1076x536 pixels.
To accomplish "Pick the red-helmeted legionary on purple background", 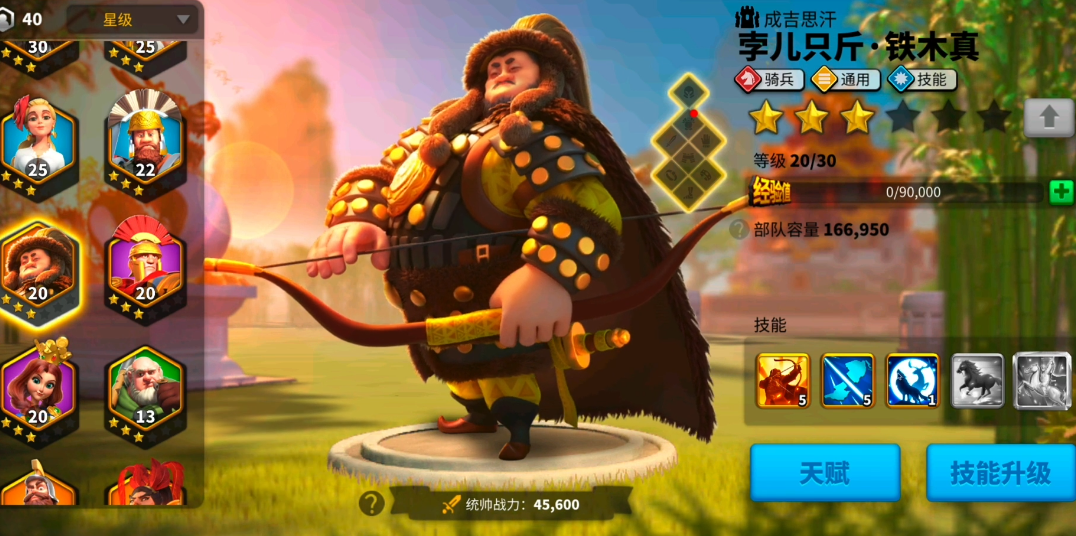I will pos(145,265).
